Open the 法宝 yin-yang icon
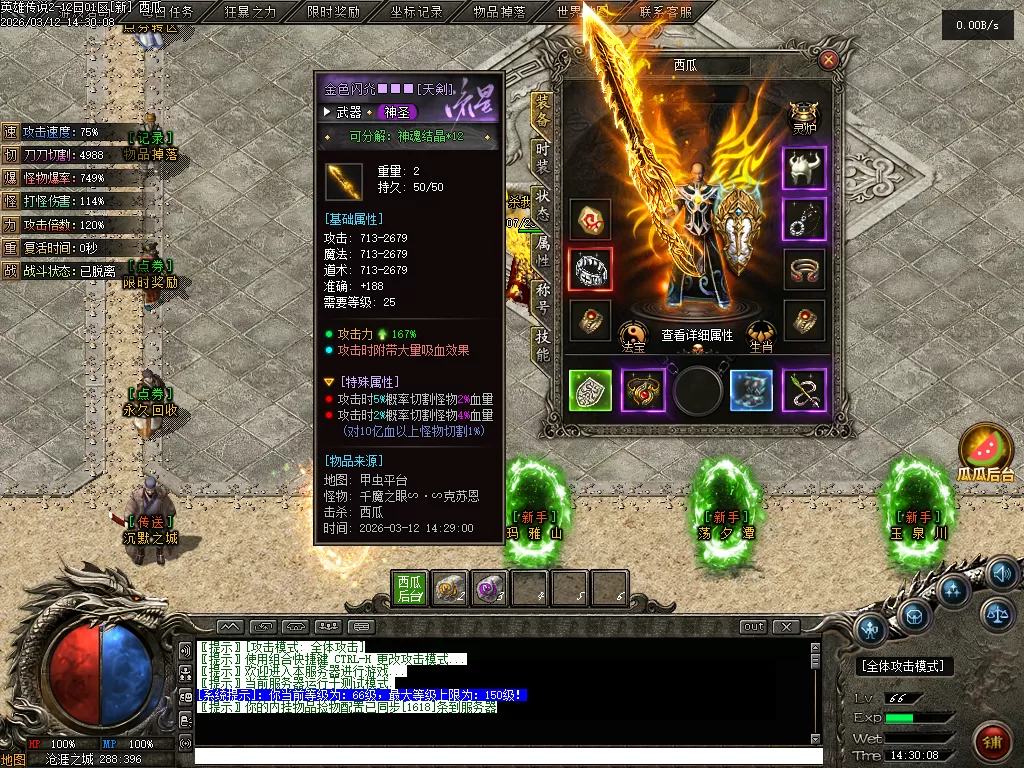1024x768 pixels. click(633, 336)
